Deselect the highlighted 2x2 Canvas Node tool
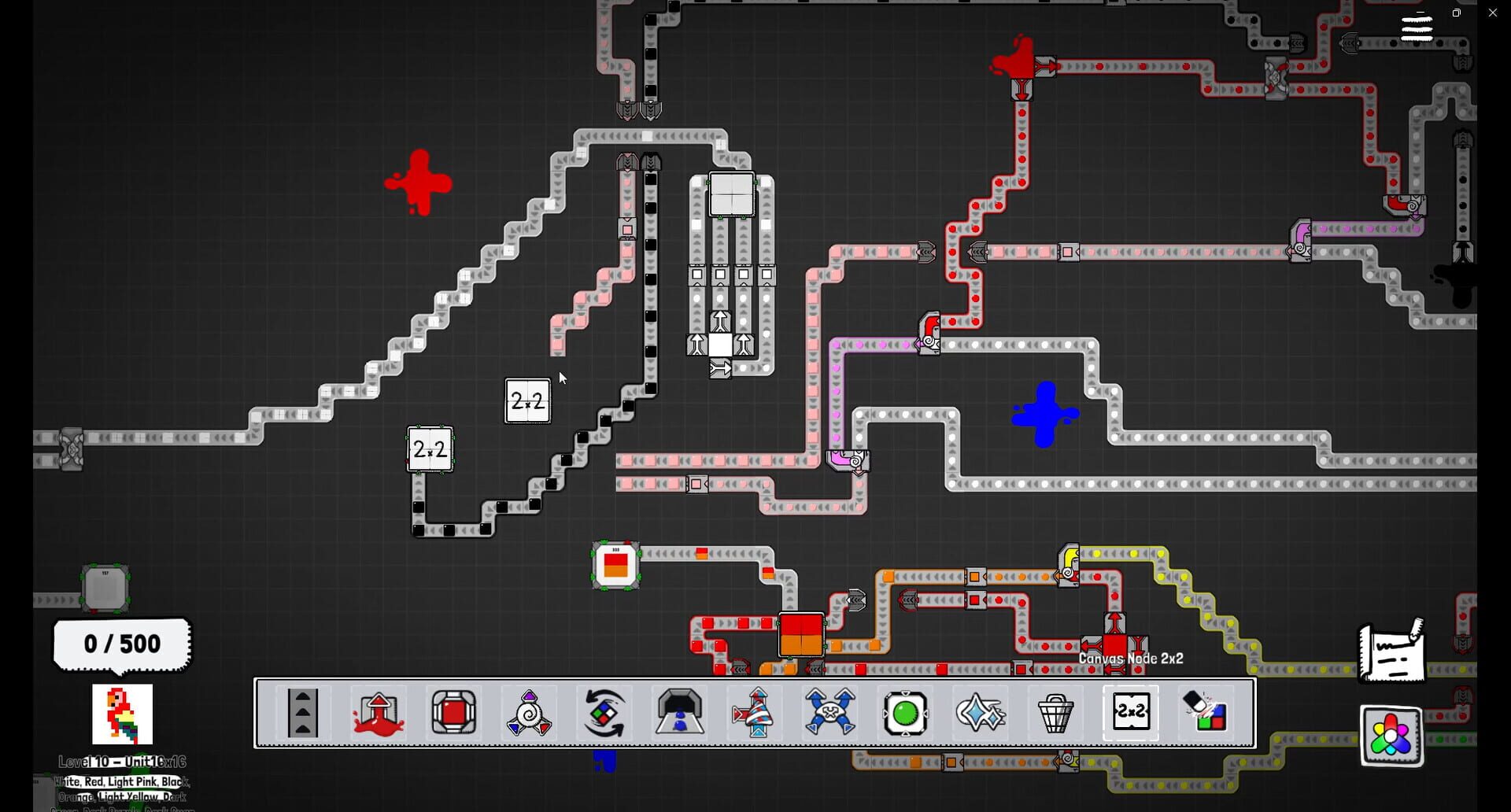 (1132, 713)
